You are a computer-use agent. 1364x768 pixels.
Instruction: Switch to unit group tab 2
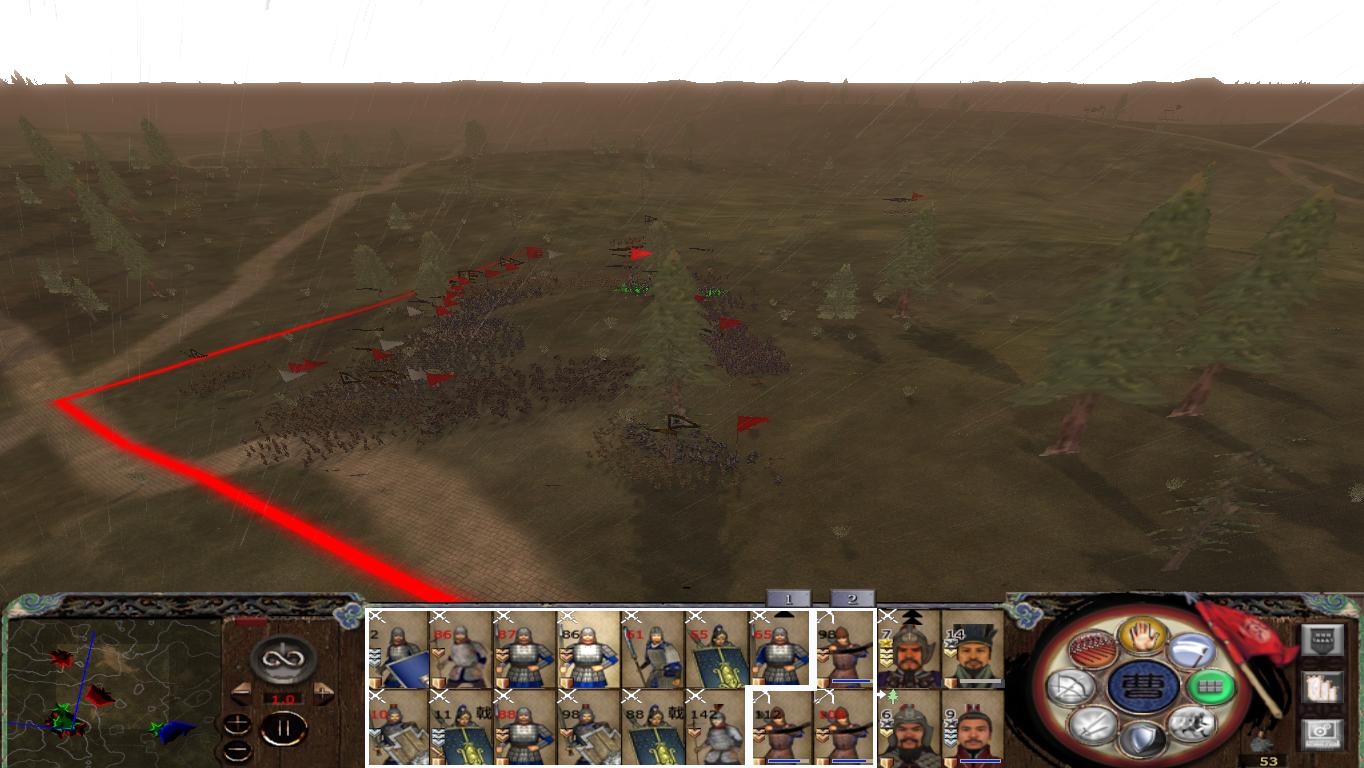[x=852, y=598]
